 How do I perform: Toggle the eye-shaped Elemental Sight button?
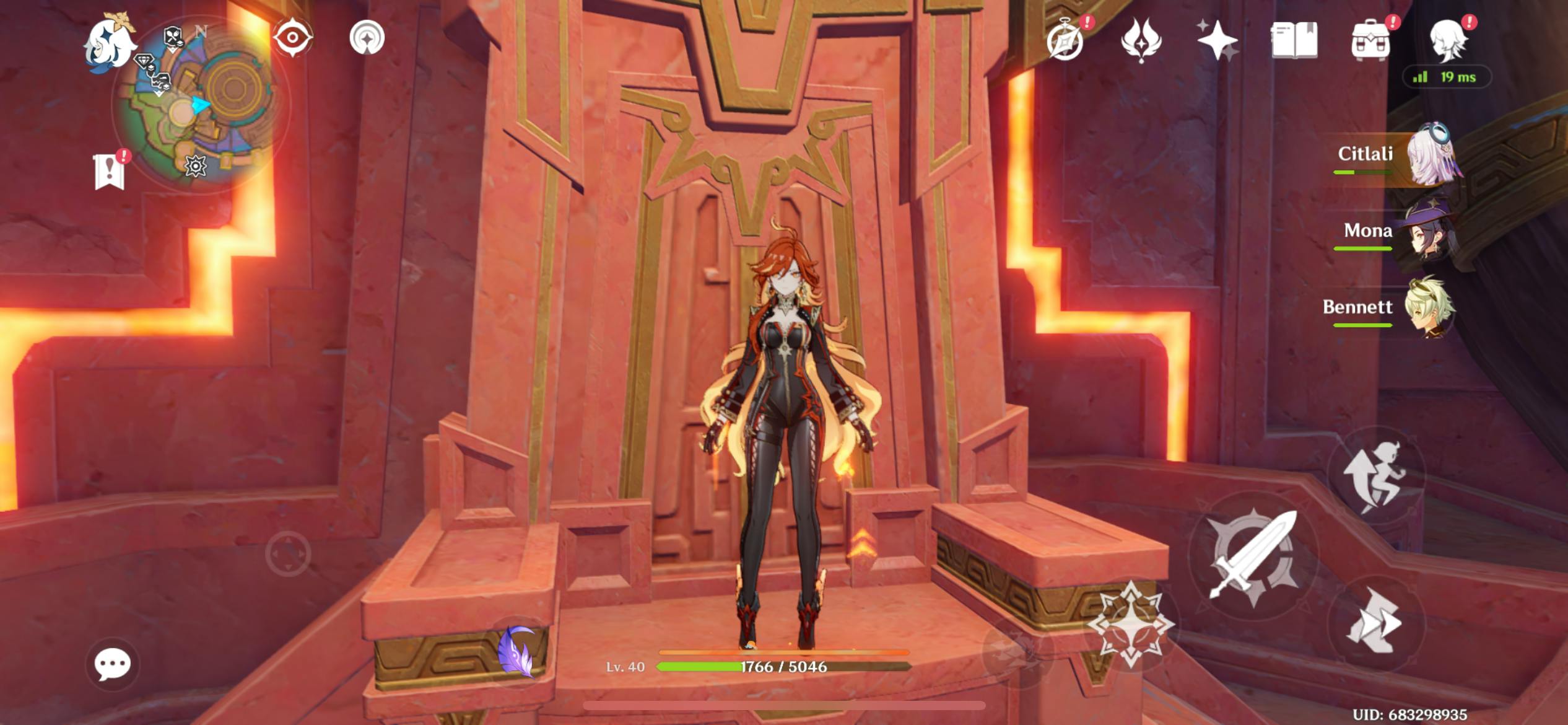(x=293, y=38)
